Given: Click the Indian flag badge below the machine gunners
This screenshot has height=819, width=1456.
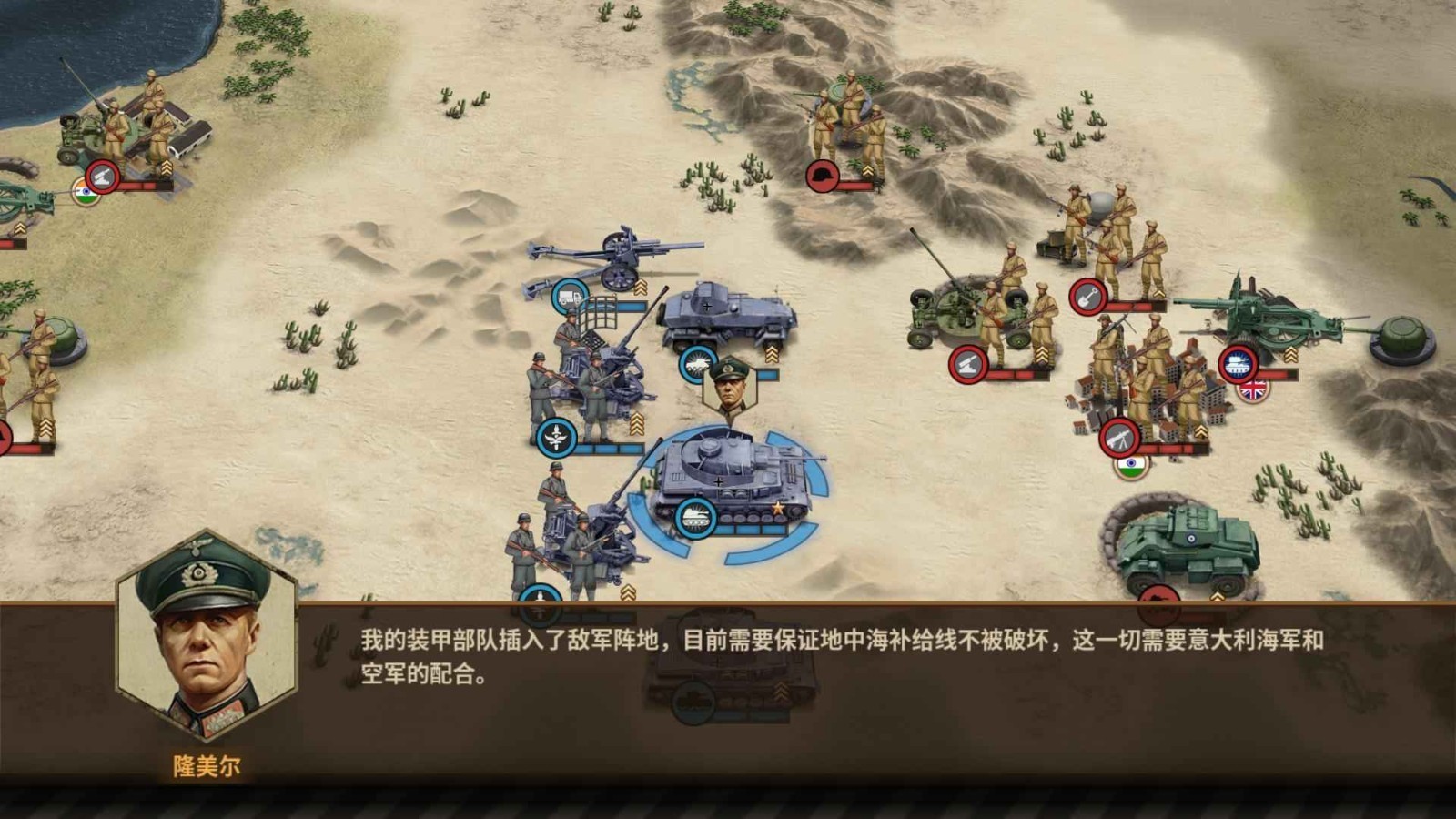Looking at the screenshot, I should [1130, 466].
